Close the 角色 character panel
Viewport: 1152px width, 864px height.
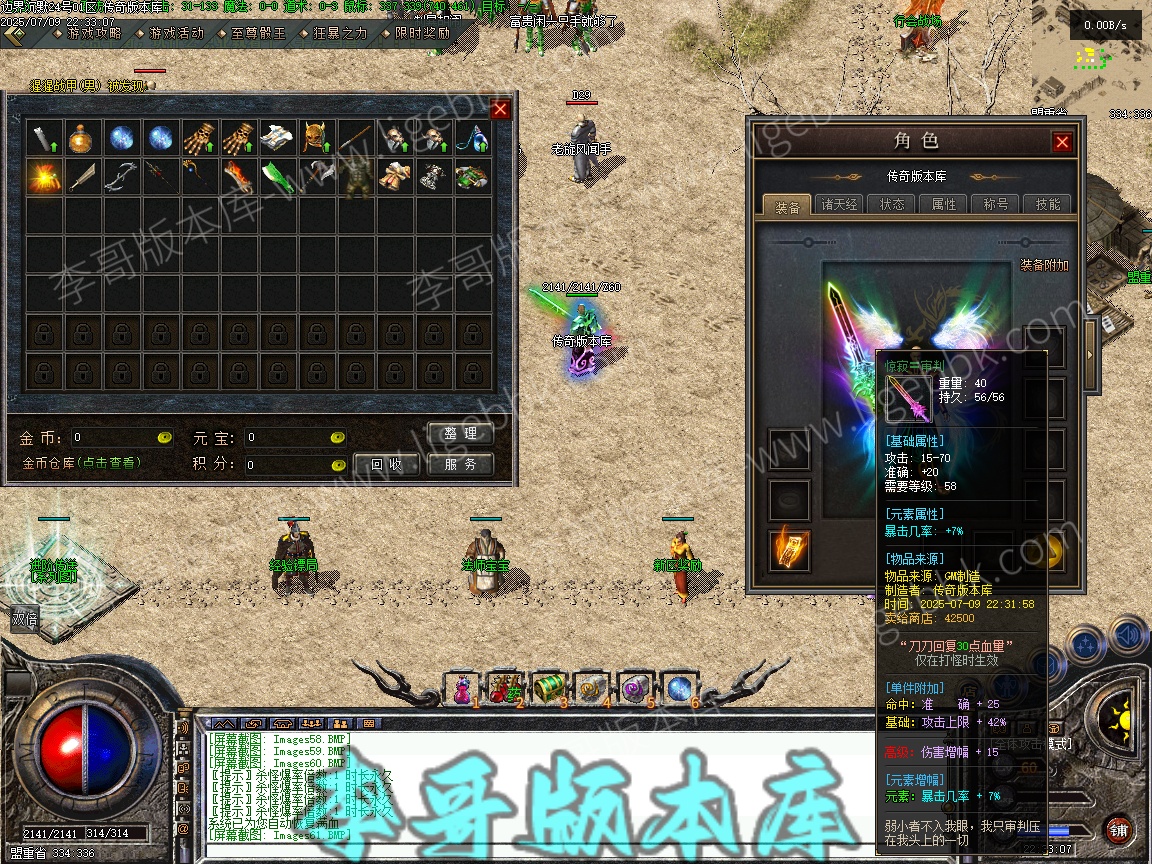[x=1062, y=142]
